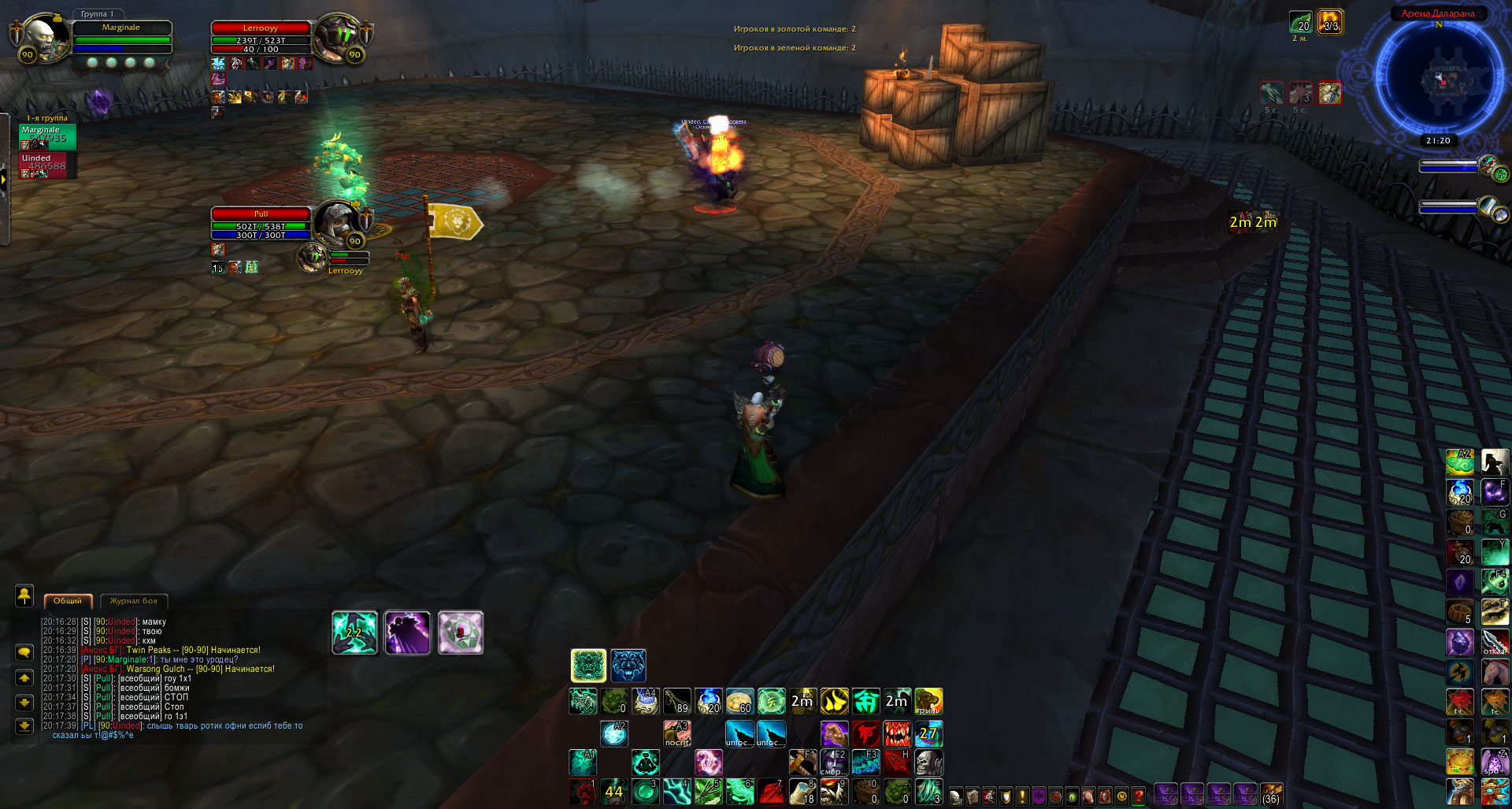Click the green leaf buff showing 20
Image resolution: width=1512 pixels, height=809 pixels.
pos(1300,22)
